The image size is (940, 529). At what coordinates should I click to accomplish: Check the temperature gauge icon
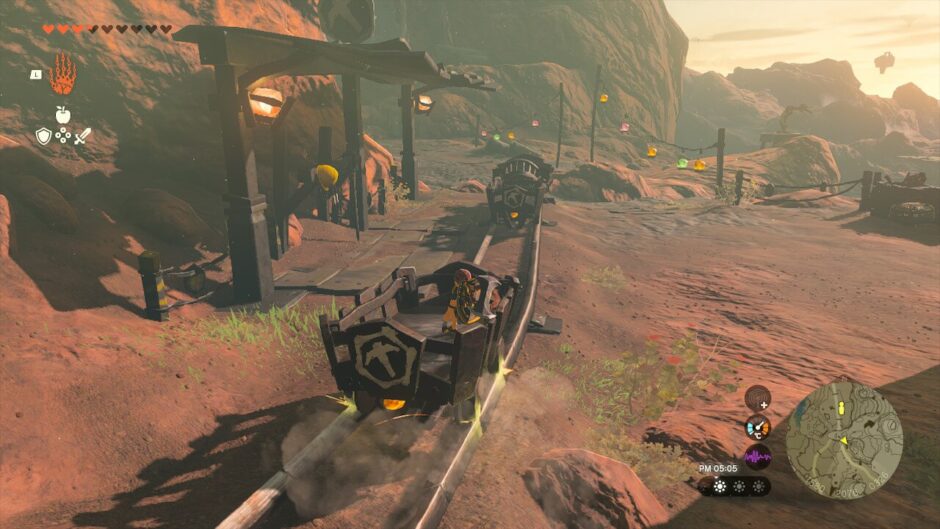point(758,427)
